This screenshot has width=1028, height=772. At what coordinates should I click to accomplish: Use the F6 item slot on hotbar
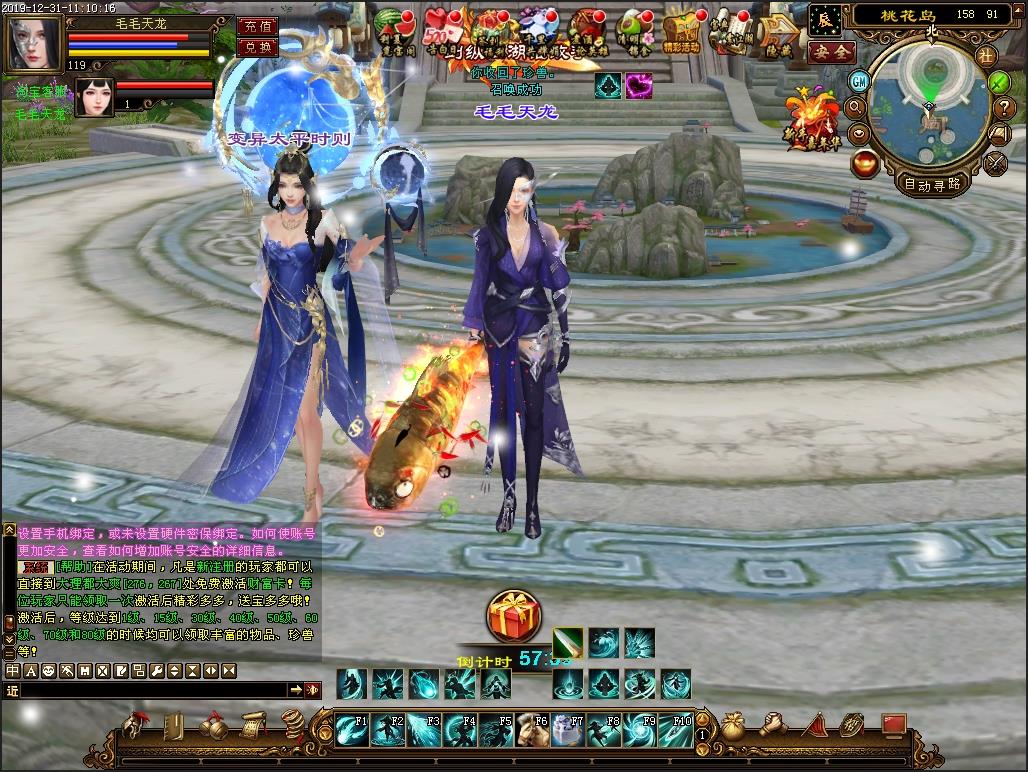point(532,731)
